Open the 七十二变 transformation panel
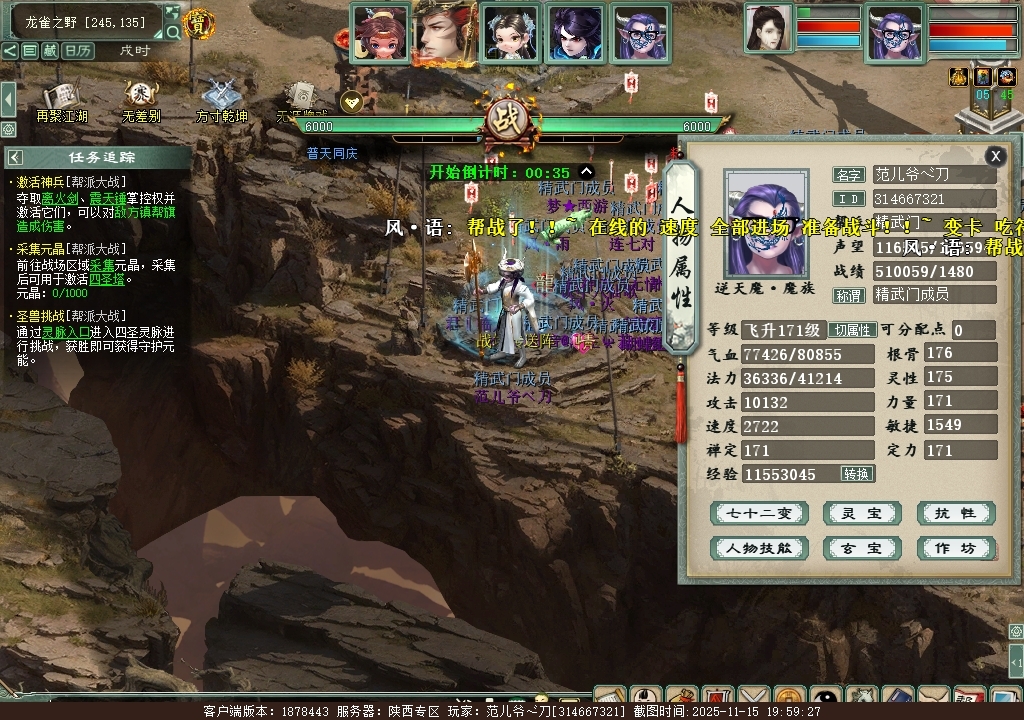 point(758,514)
